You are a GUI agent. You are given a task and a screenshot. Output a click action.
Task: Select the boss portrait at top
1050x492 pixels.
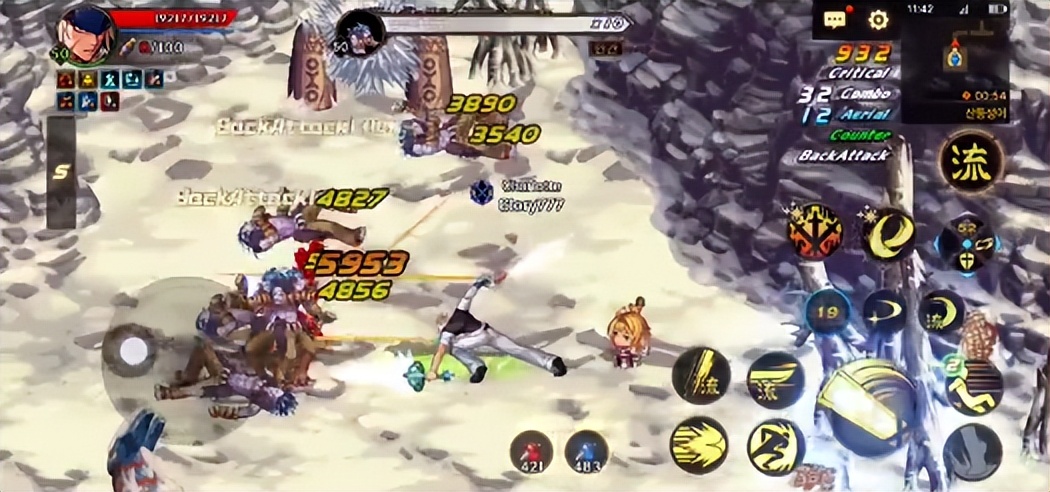360,33
